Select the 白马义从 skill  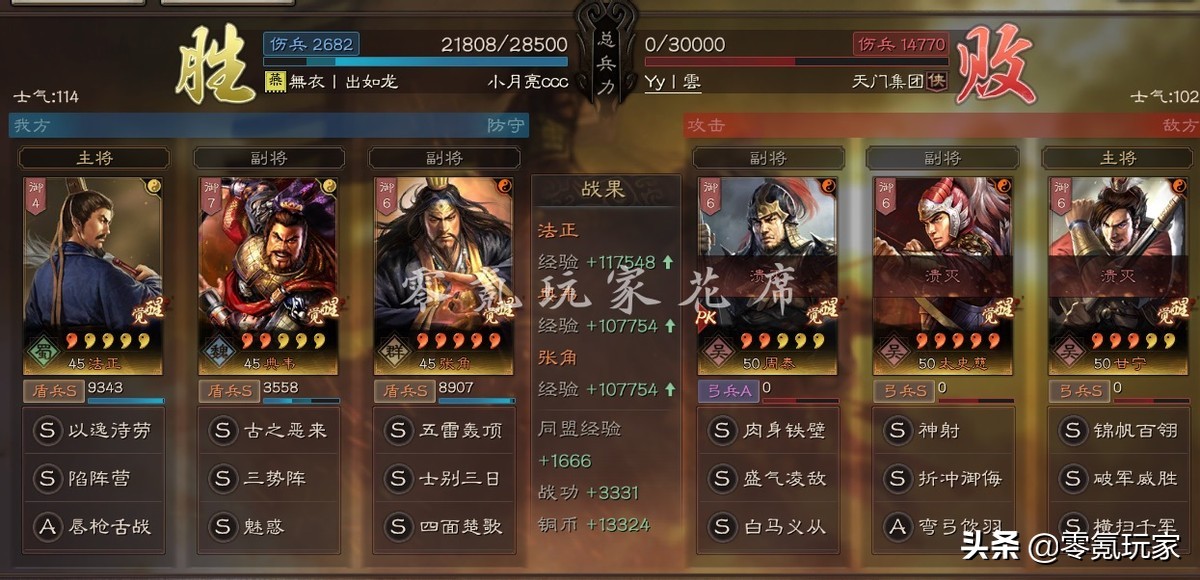coord(768,526)
